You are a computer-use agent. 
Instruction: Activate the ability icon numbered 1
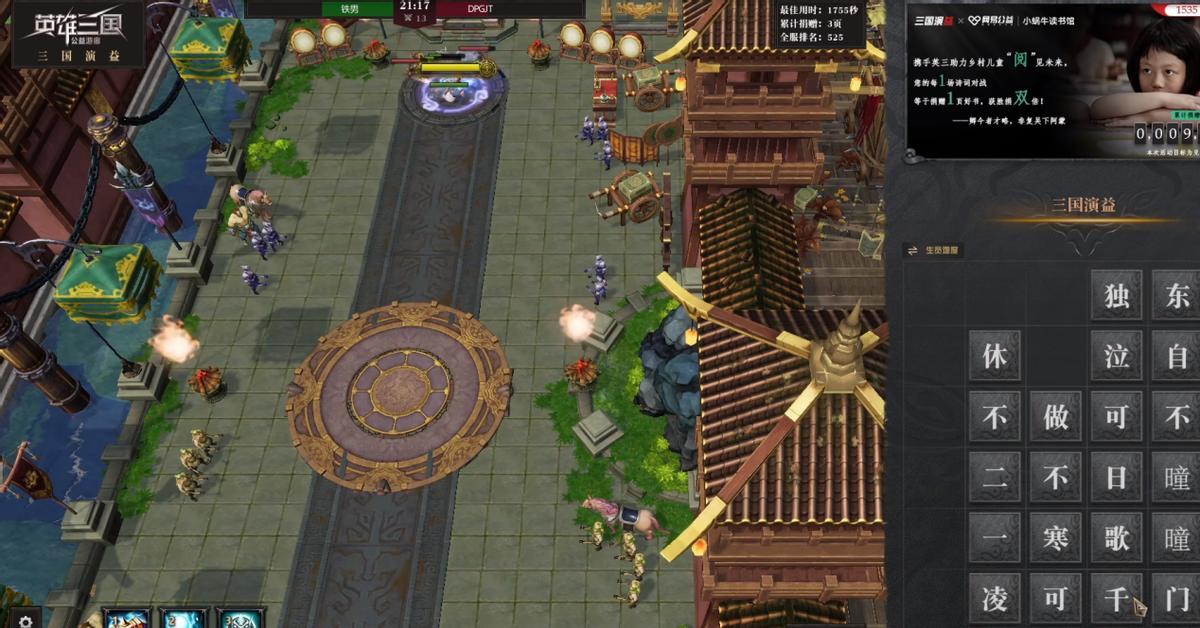pyautogui.click(x=128, y=619)
